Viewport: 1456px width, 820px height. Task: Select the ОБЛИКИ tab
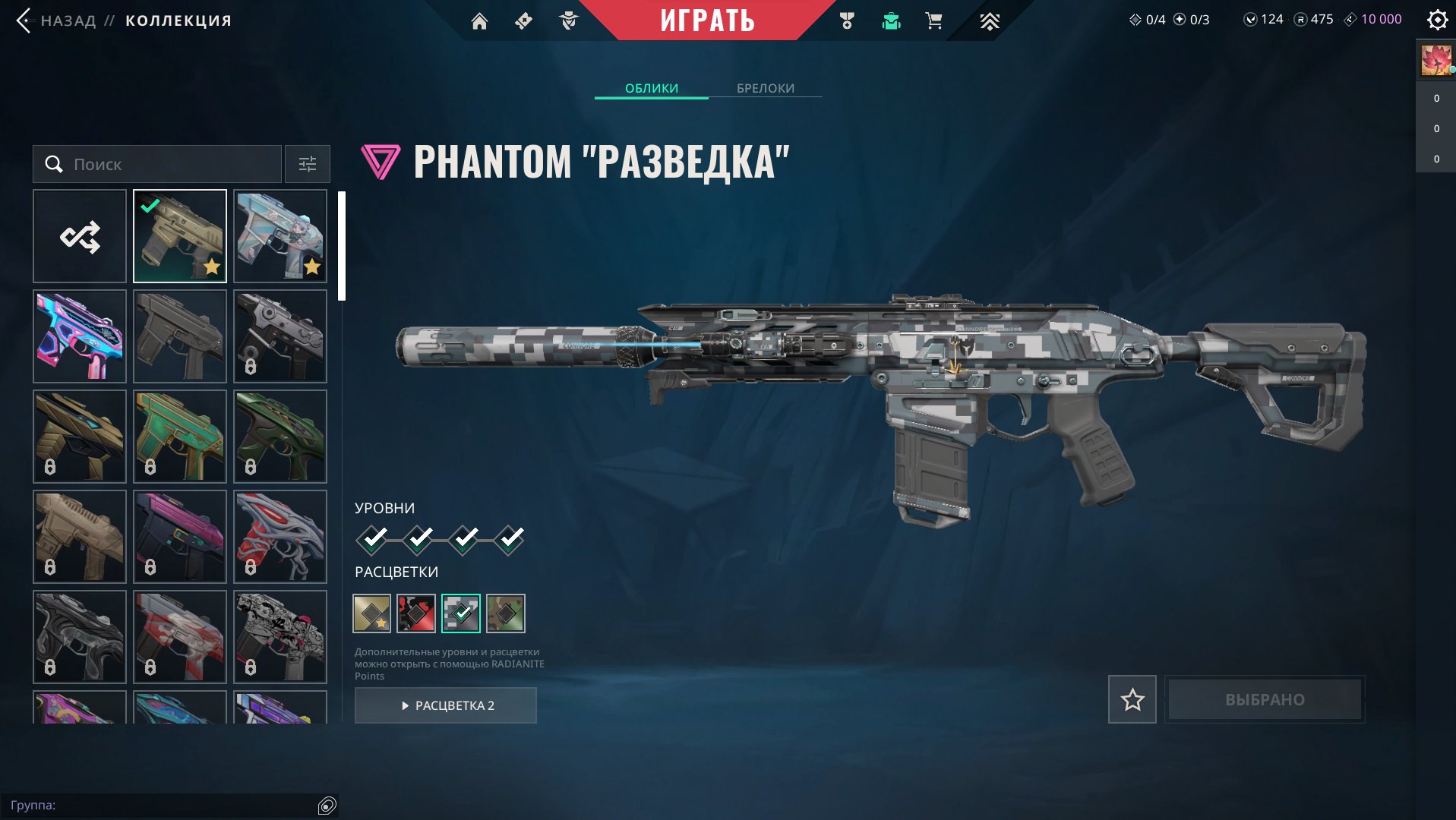pyautogui.click(x=652, y=88)
